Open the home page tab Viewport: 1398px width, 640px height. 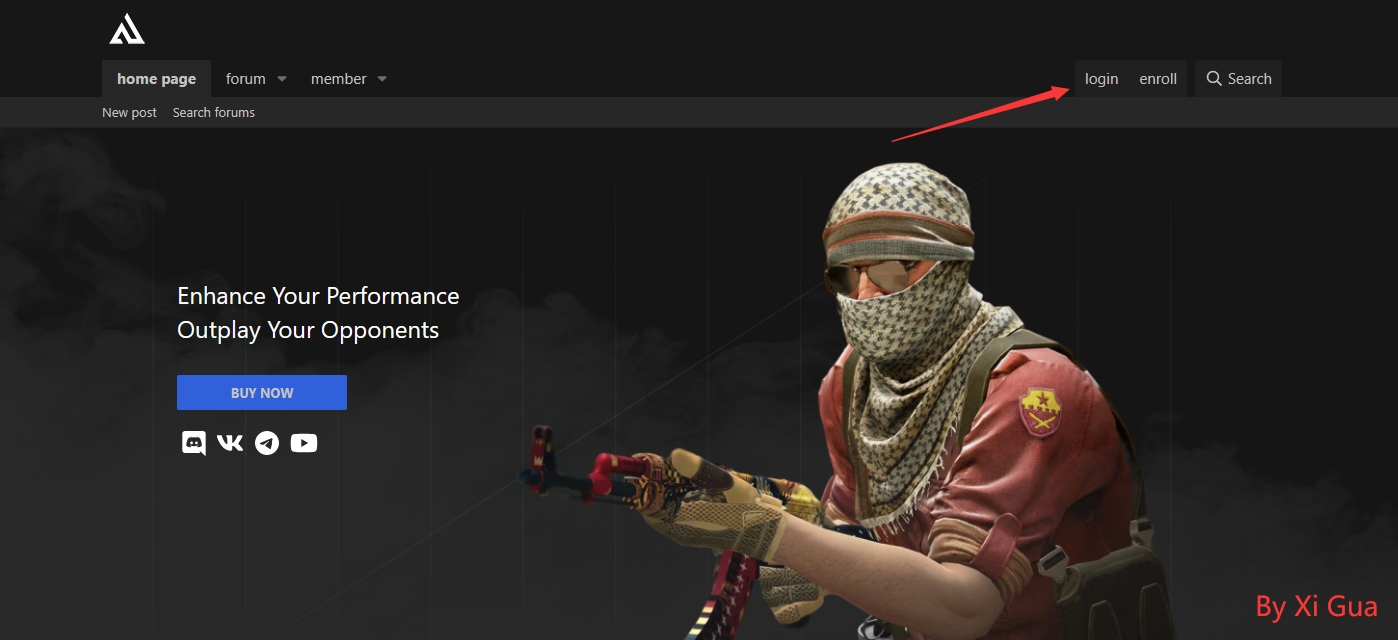pyautogui.click(x=156, y=79)
